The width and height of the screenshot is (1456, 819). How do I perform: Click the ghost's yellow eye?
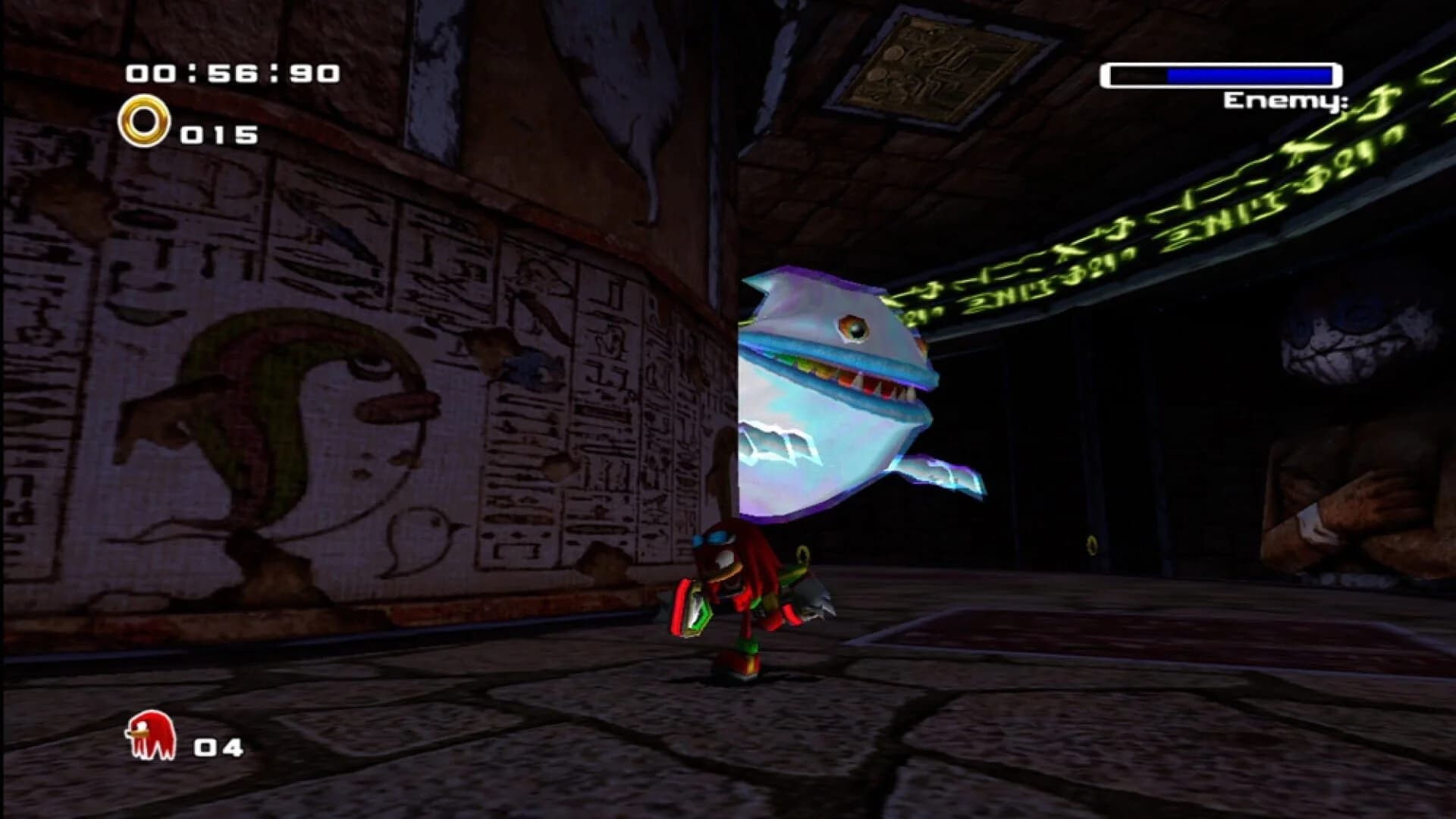click(853, 326)
